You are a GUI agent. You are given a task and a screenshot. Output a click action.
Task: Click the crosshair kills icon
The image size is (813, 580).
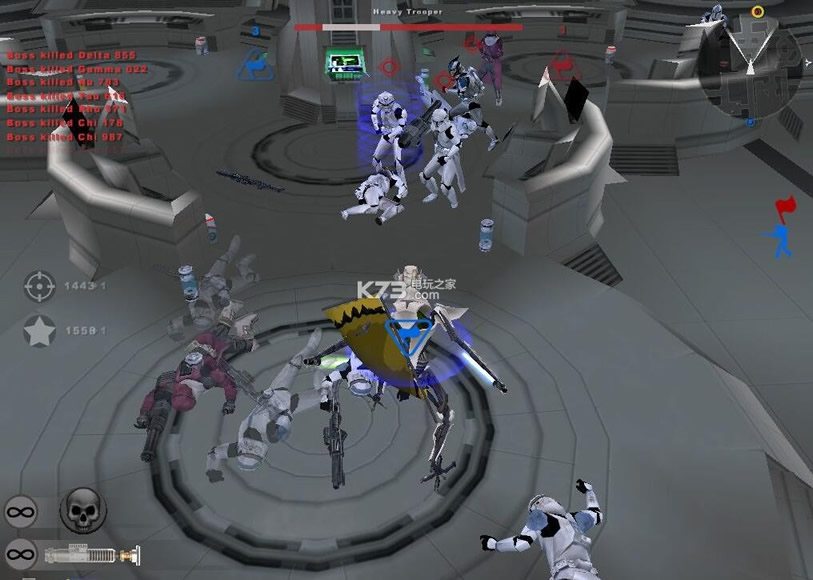pyautogui.click(x=39, y=287)
